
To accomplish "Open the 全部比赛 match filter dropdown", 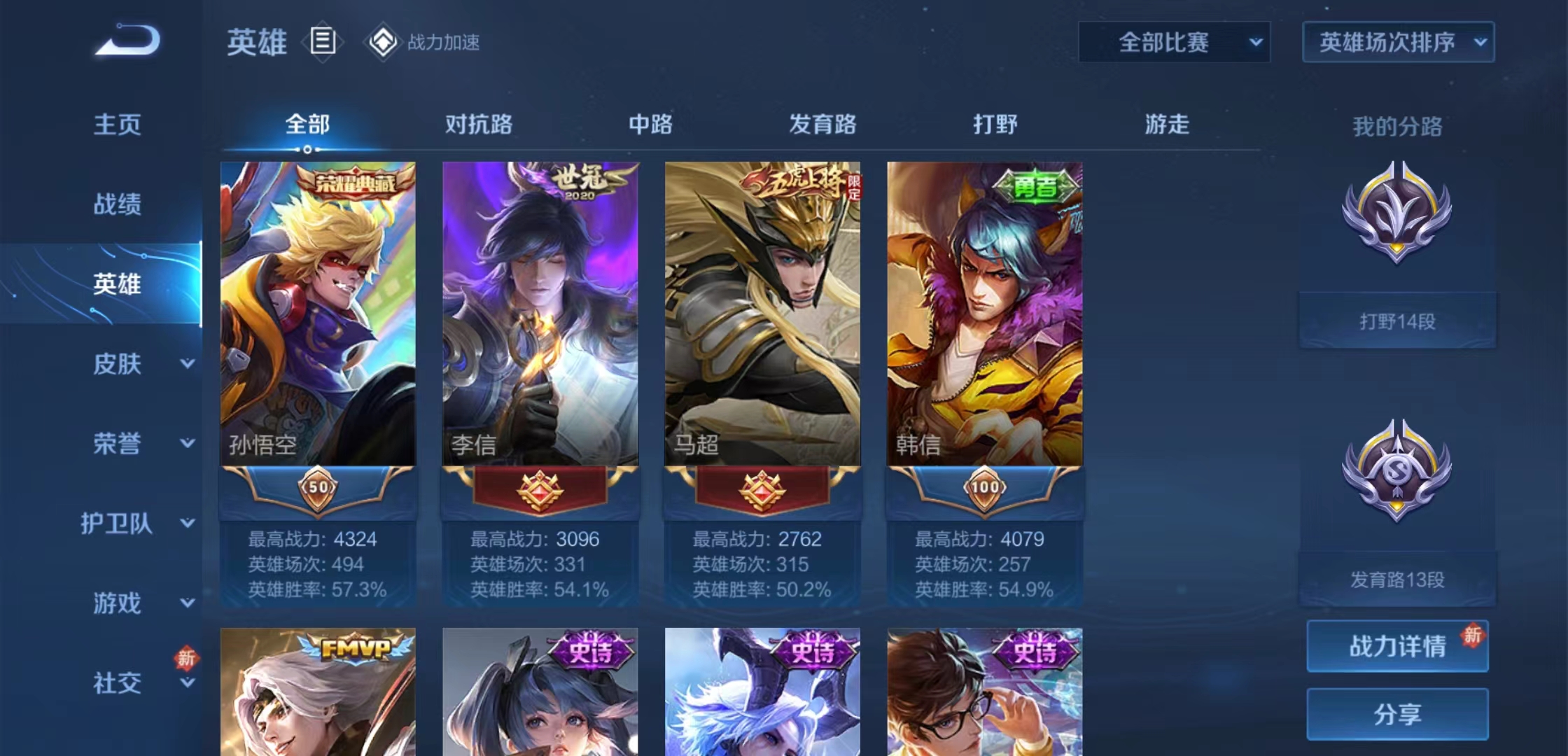I will point(1174,42).
